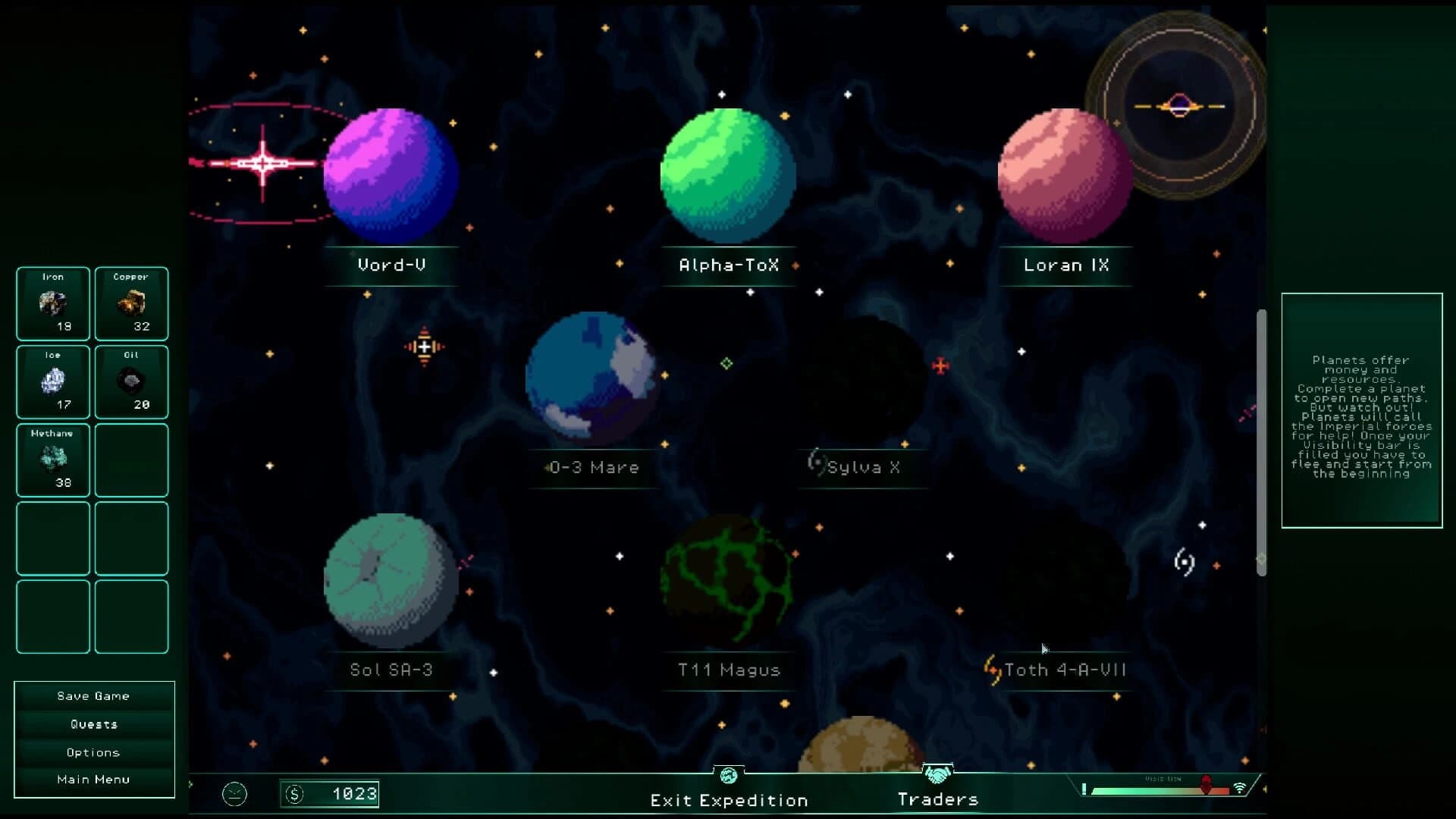Select the Oil resource icon
The image size is (1456, 819).
tap(130, 381)
